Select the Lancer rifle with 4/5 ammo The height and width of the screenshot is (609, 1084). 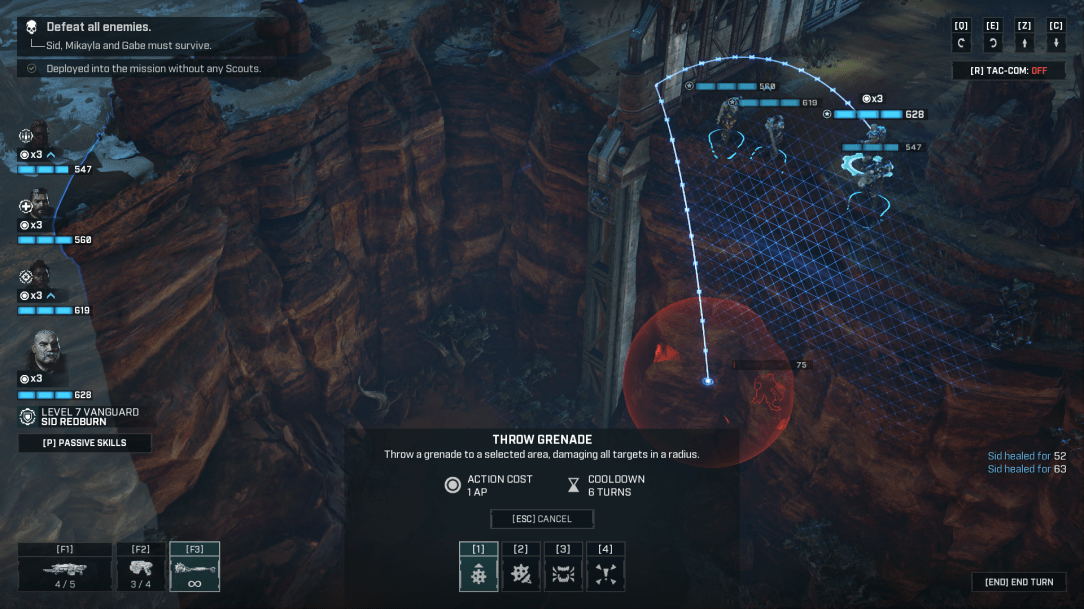coord(64,568)
